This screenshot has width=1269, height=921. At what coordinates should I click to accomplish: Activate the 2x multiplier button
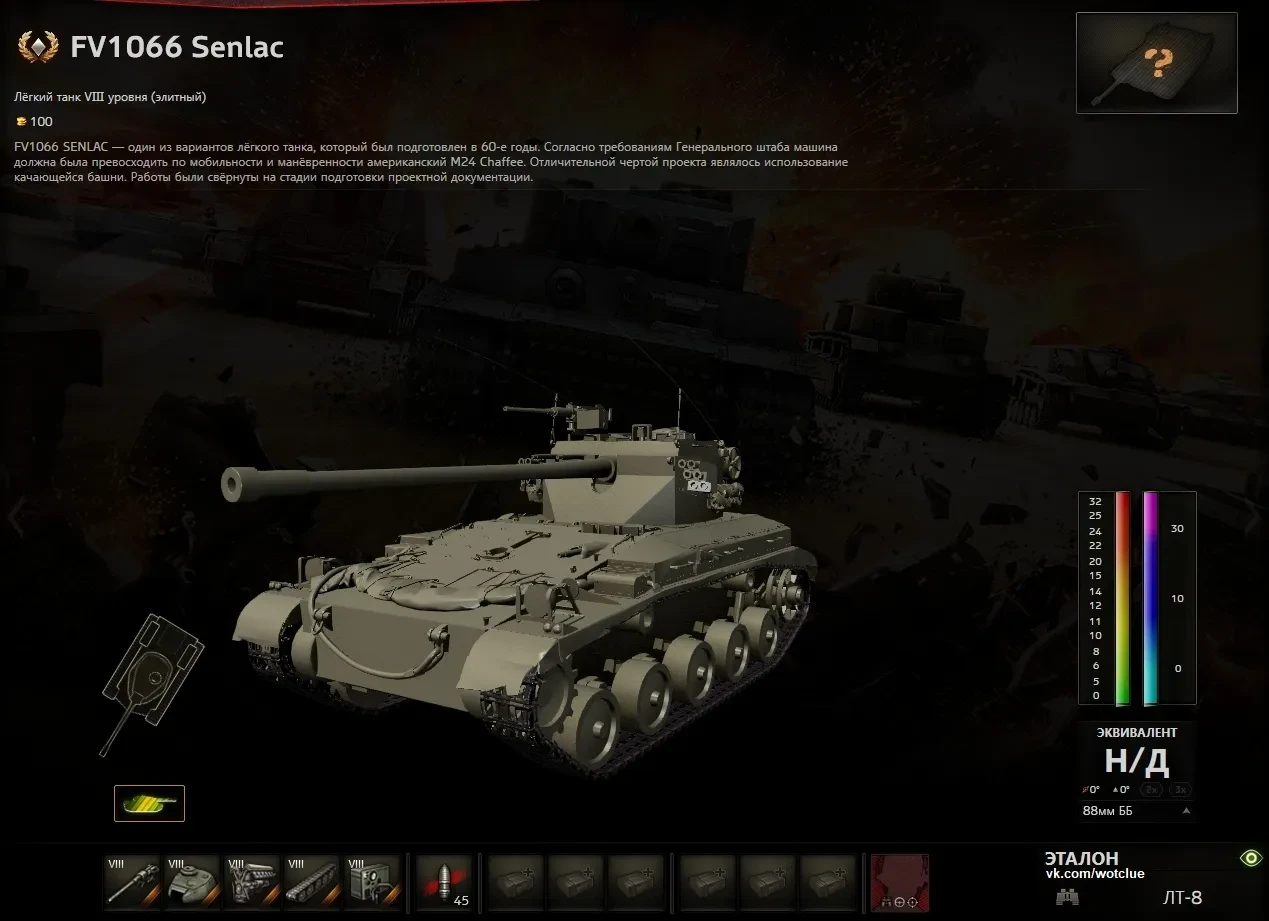[1152, 790]
